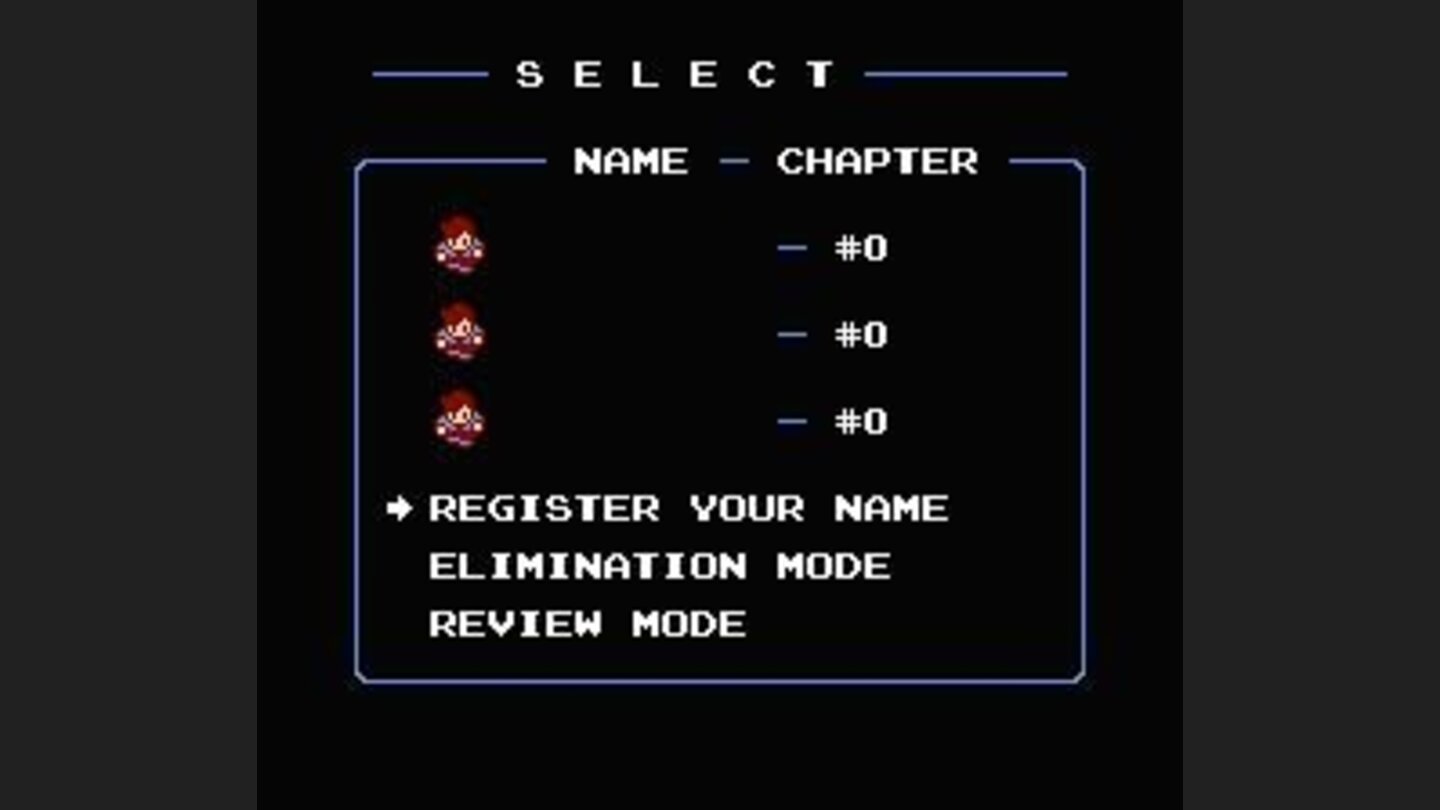Click the cursor arrow beside REGISTER YOUR NAME

click(399, 508)
